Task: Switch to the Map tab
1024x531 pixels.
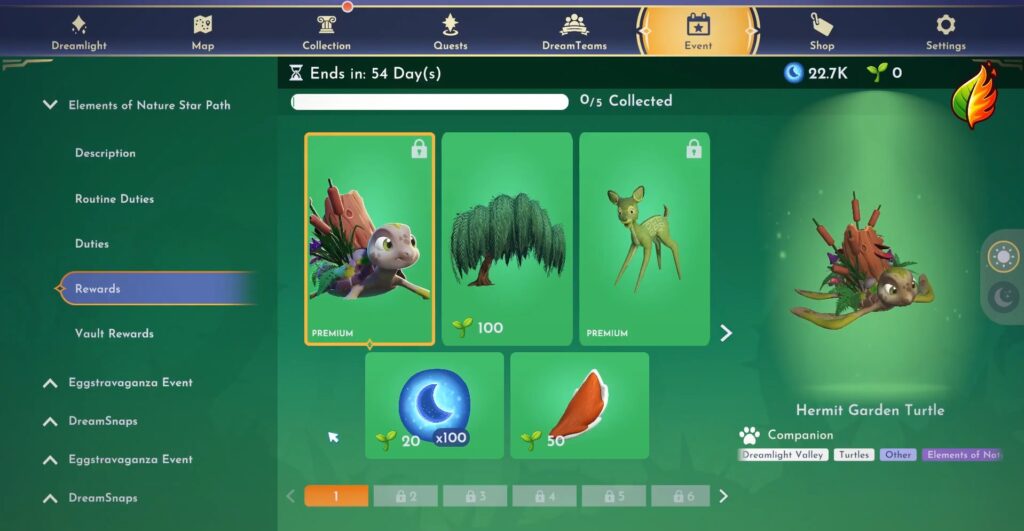Action: pos(203,32)
